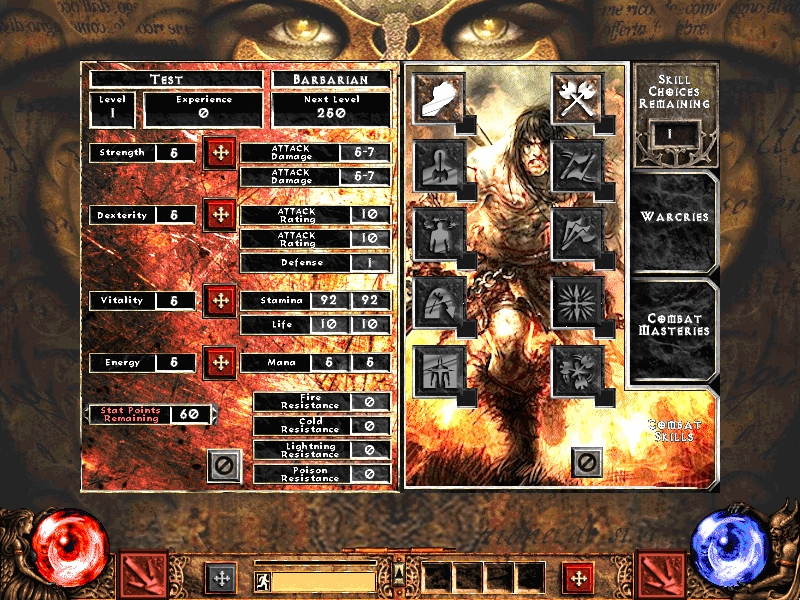The image size is (800, 600).
Task: Click the greyed starburst skill icon
Action: pyautogui.click(x=577, y=297)
